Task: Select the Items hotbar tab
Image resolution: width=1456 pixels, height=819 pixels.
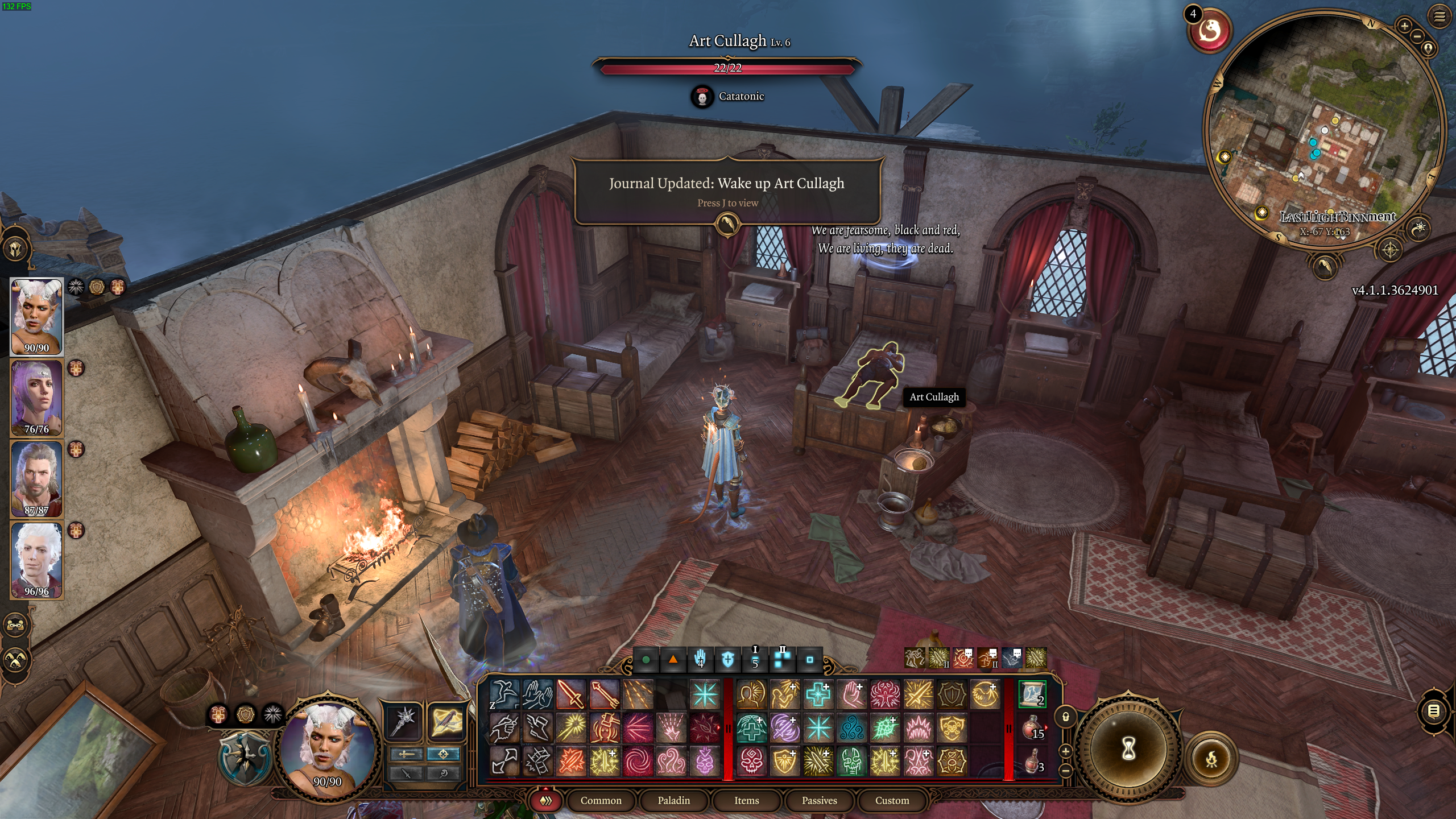Action: pyautogui.click(x=746, y=800)
